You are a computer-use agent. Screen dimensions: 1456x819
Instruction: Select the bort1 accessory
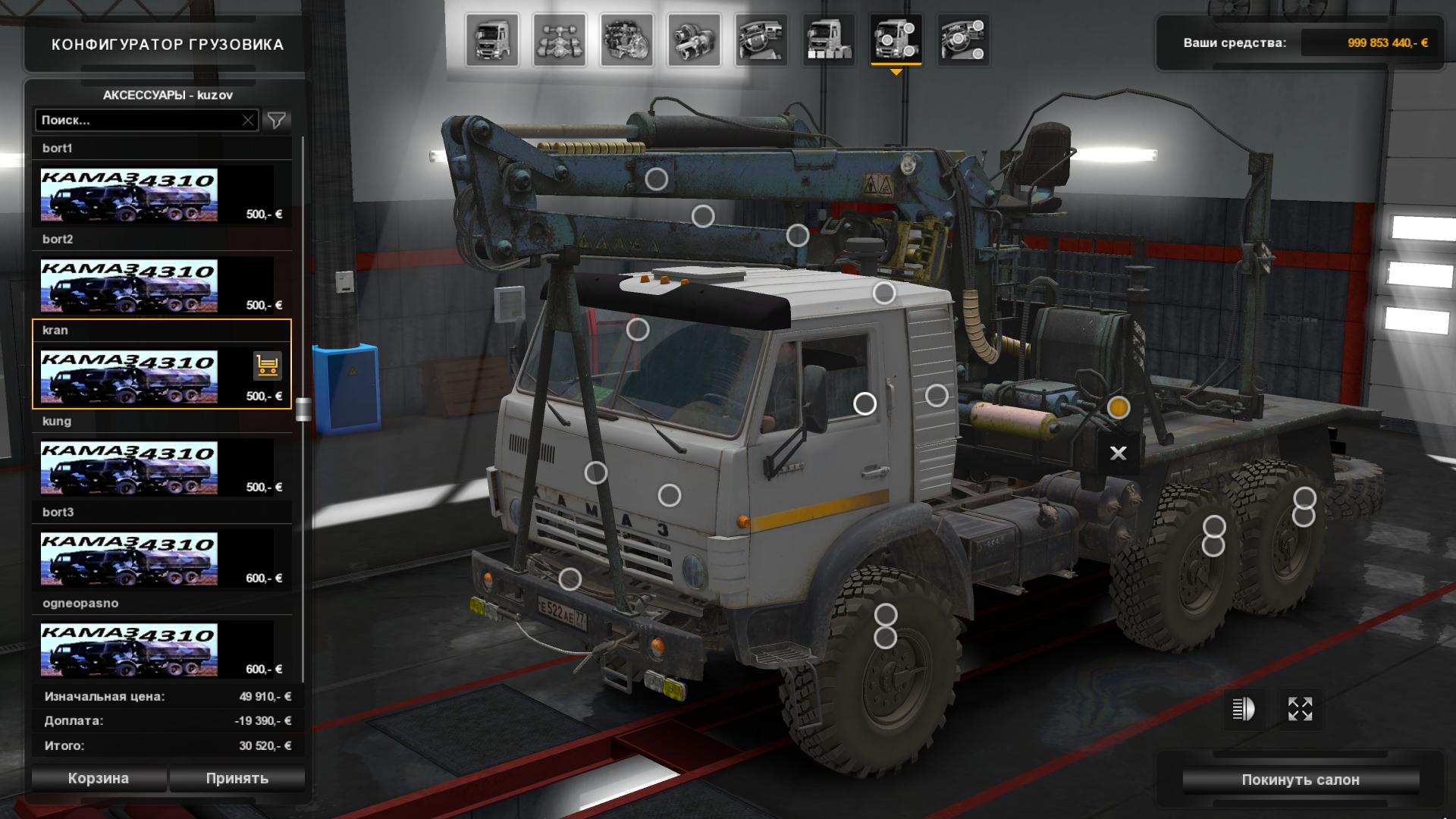[129, 195]
